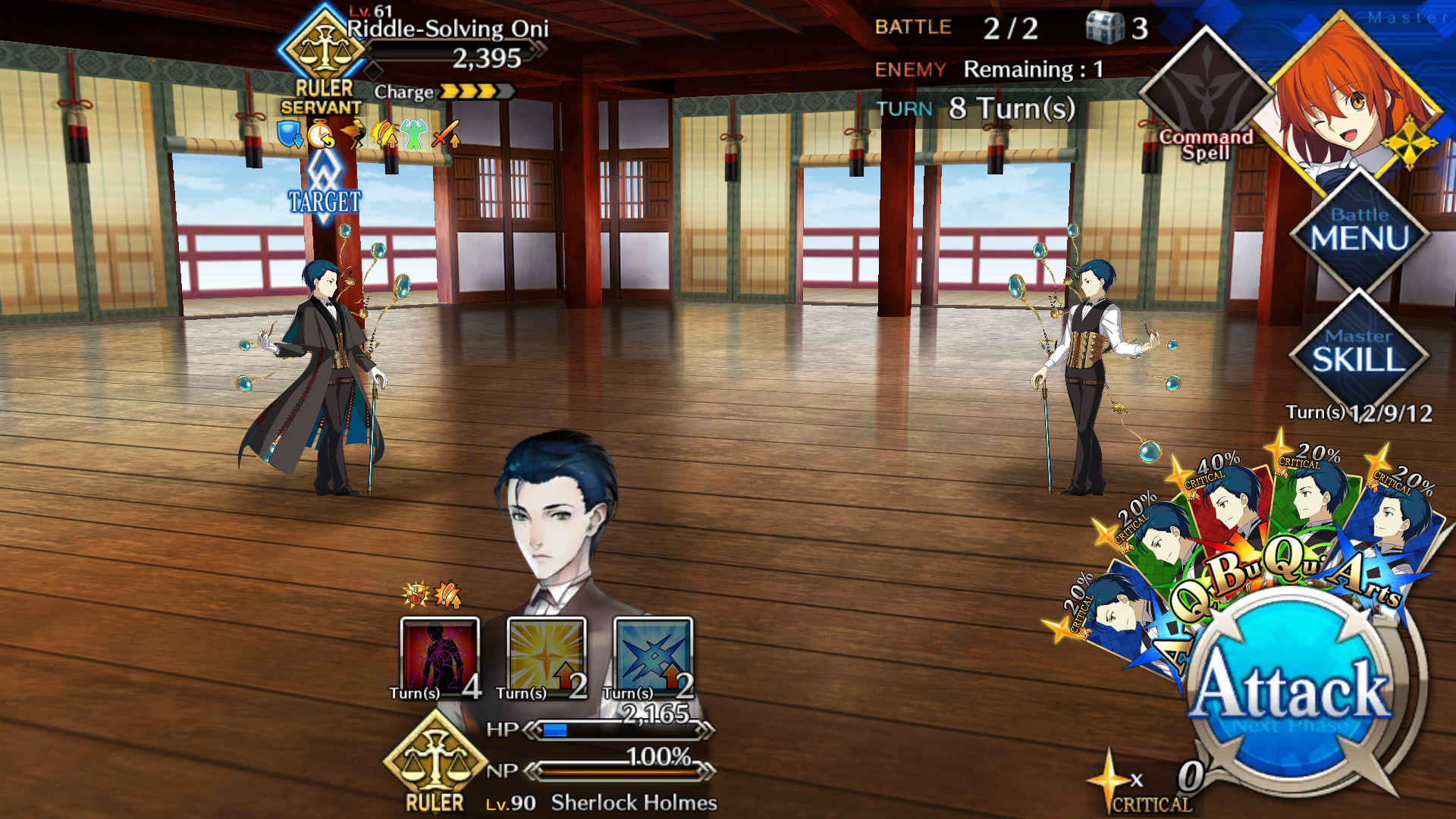Open the Master Skill panel
The height and width of the screenshot is (819, 1456).
point(1358,351)
